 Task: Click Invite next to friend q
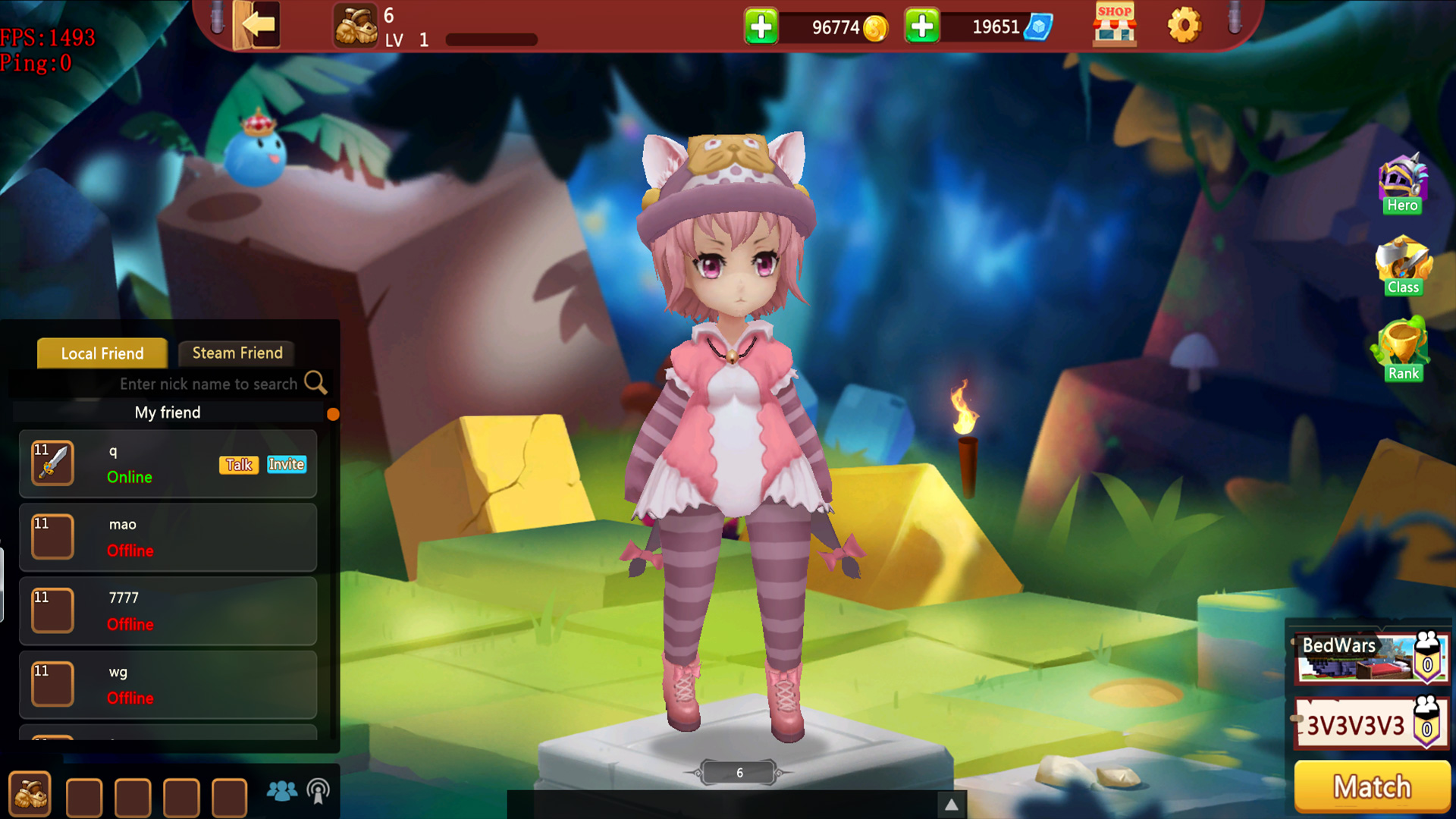[286, 464]
